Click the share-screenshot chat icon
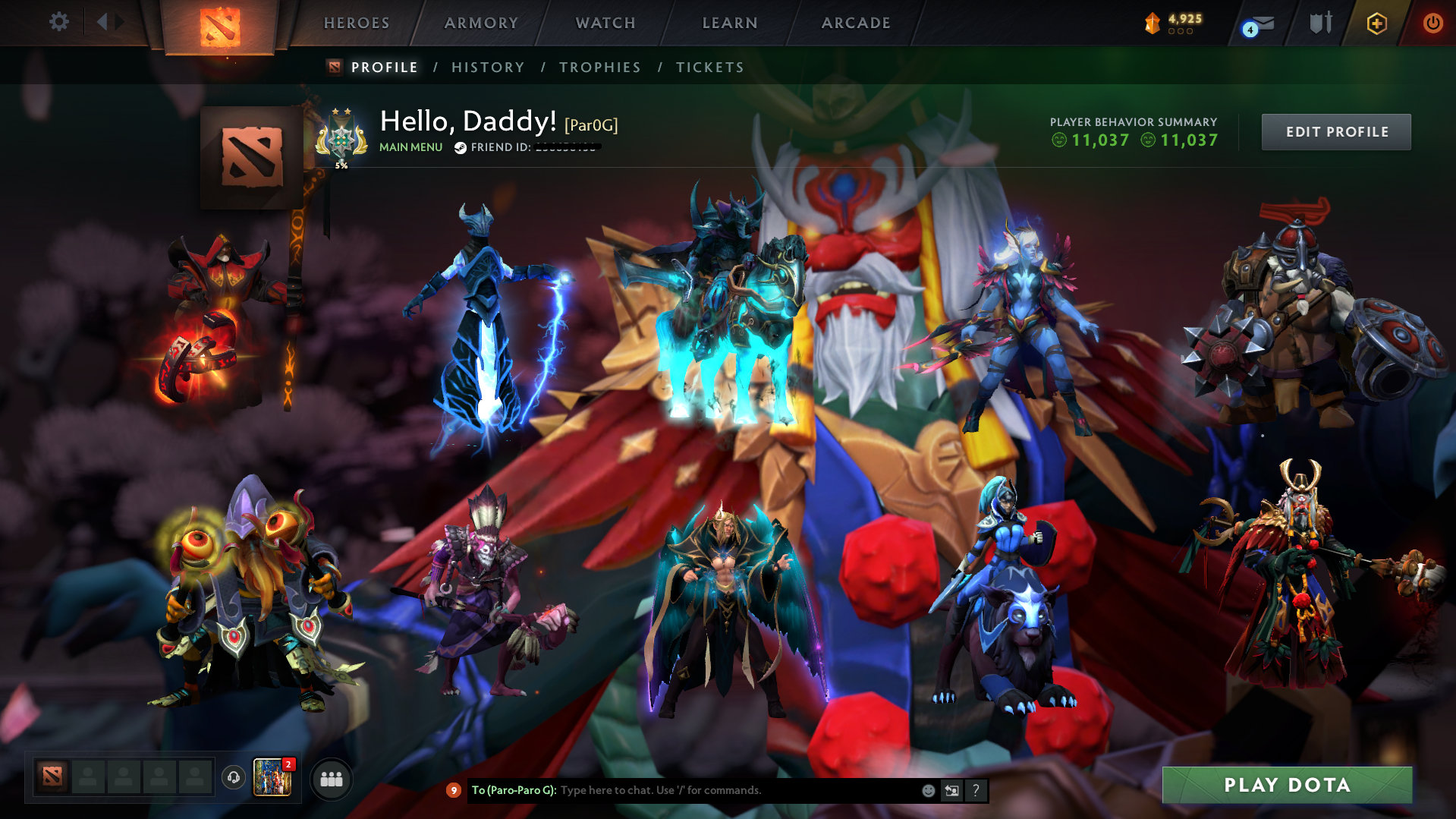Screen dimensions: 1456x819 pyautogui.click(x=951, y=790)
